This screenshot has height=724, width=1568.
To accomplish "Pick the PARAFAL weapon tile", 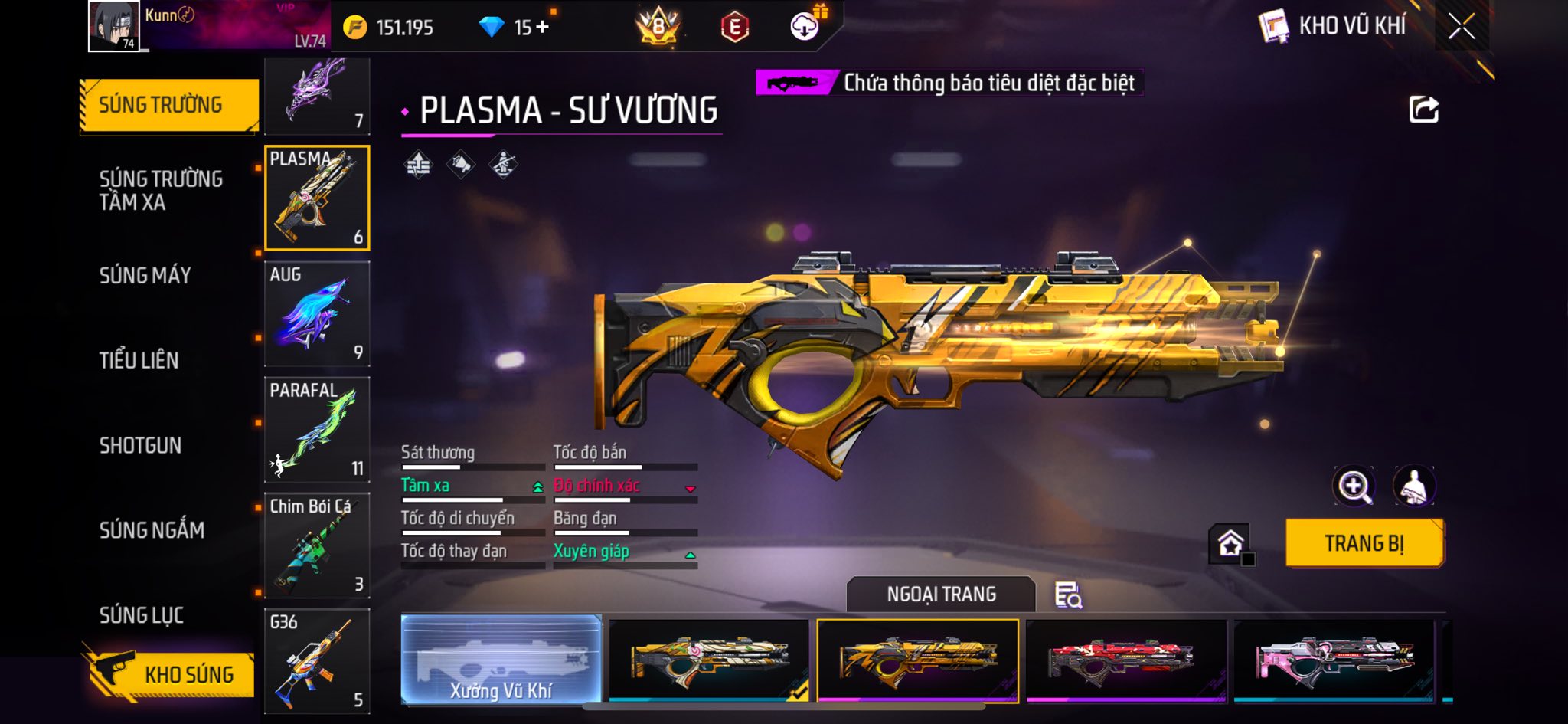I will 317,429.
